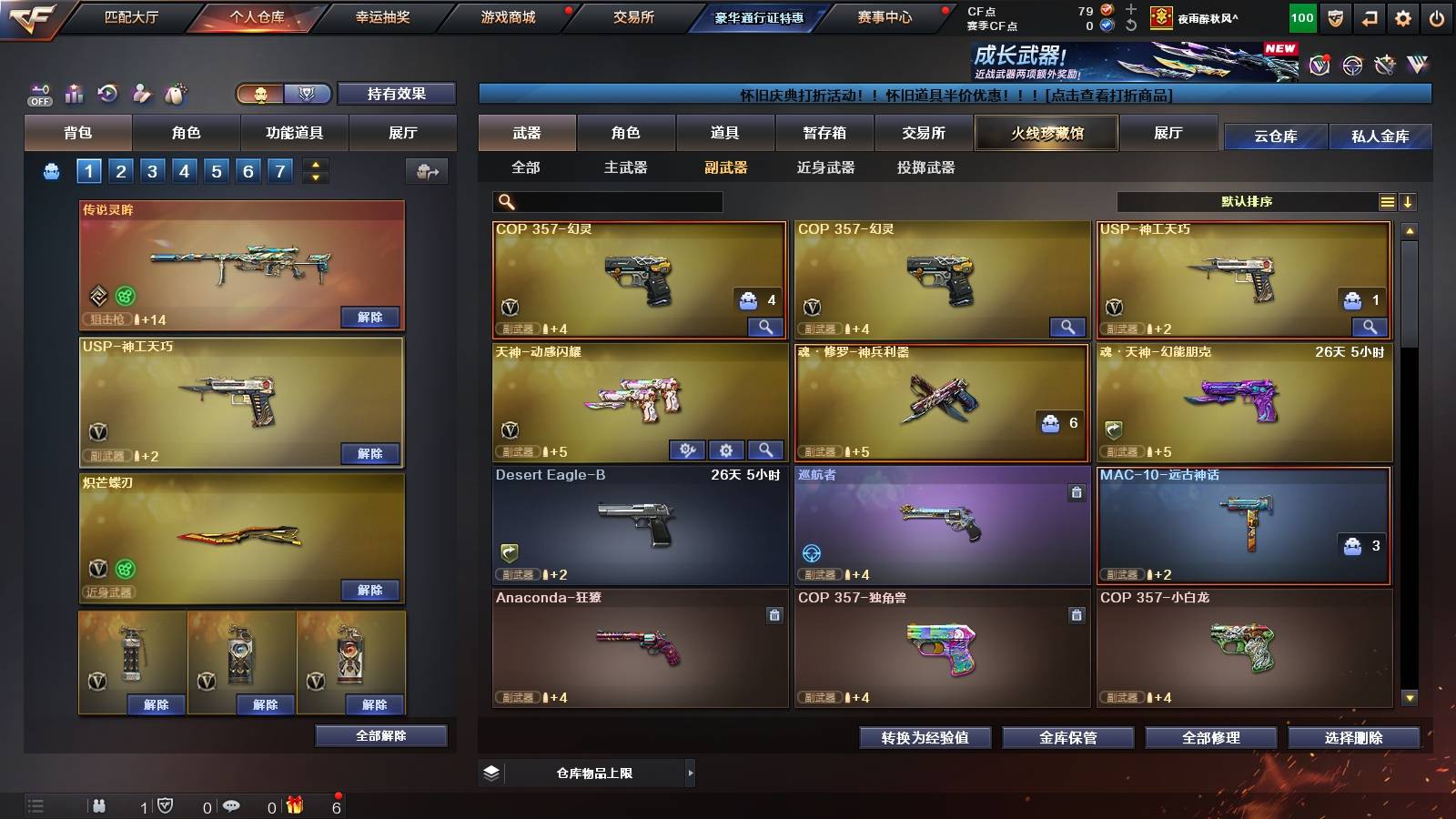1456x819 pixels.
Task: Switch the OFF key switch above the backpack panel
Action: click(40, 94)
